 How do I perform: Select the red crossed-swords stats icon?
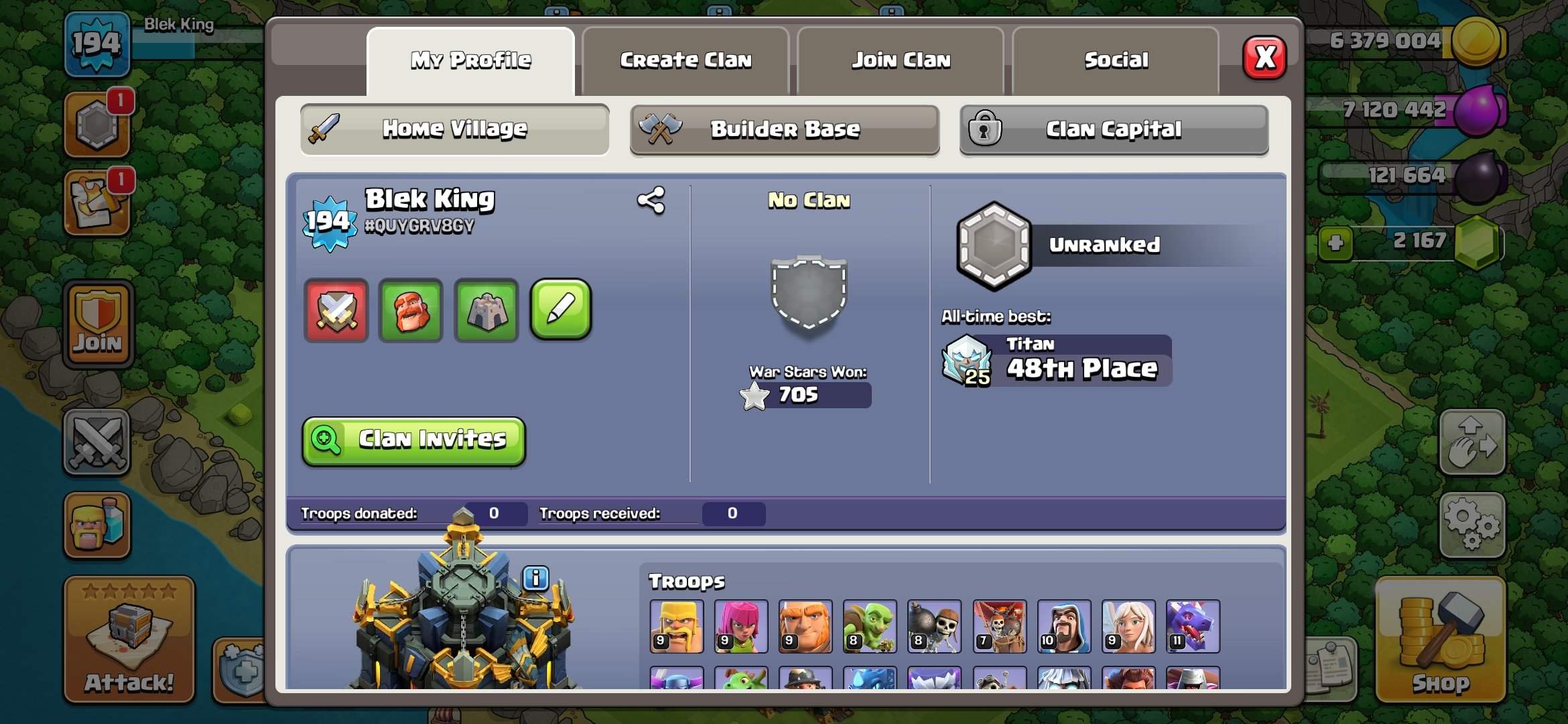coord(336,309)
